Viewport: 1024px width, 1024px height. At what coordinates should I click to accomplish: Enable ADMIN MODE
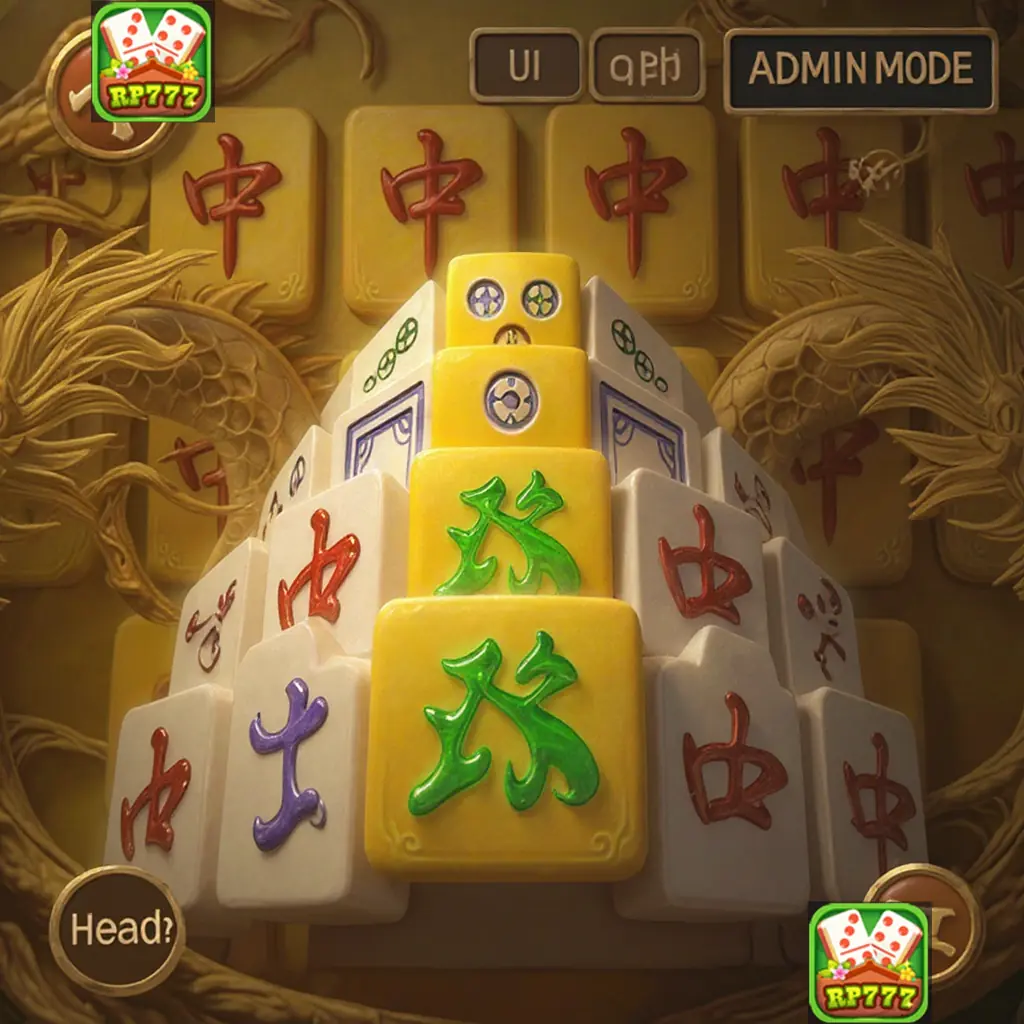[x=860, y=70]
